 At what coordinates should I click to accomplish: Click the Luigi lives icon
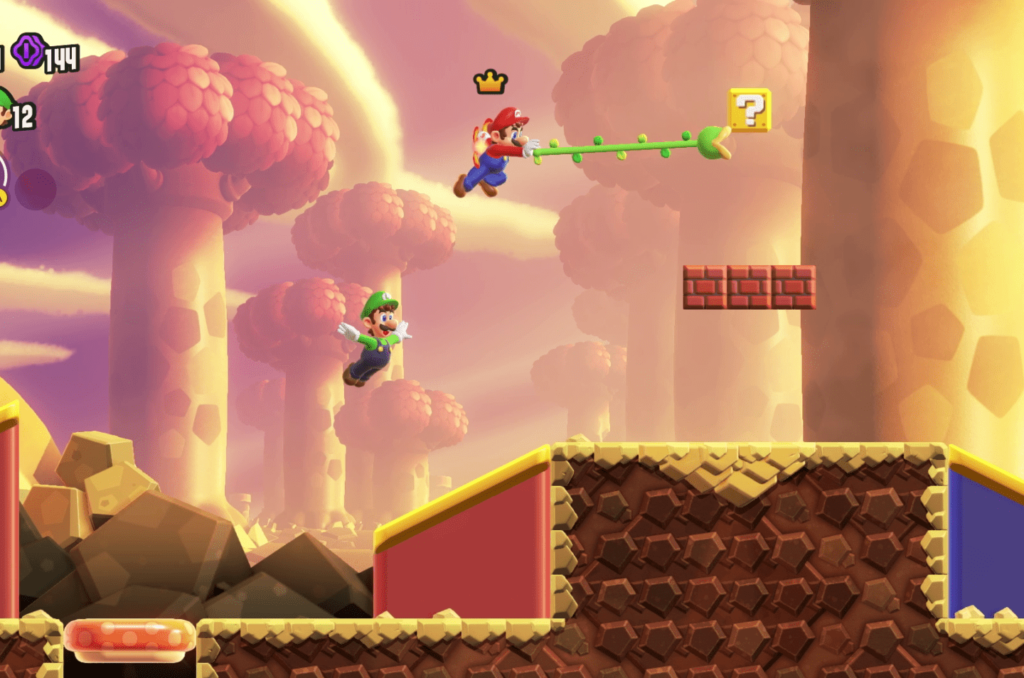pyautogui.click(x=5, y=109)
